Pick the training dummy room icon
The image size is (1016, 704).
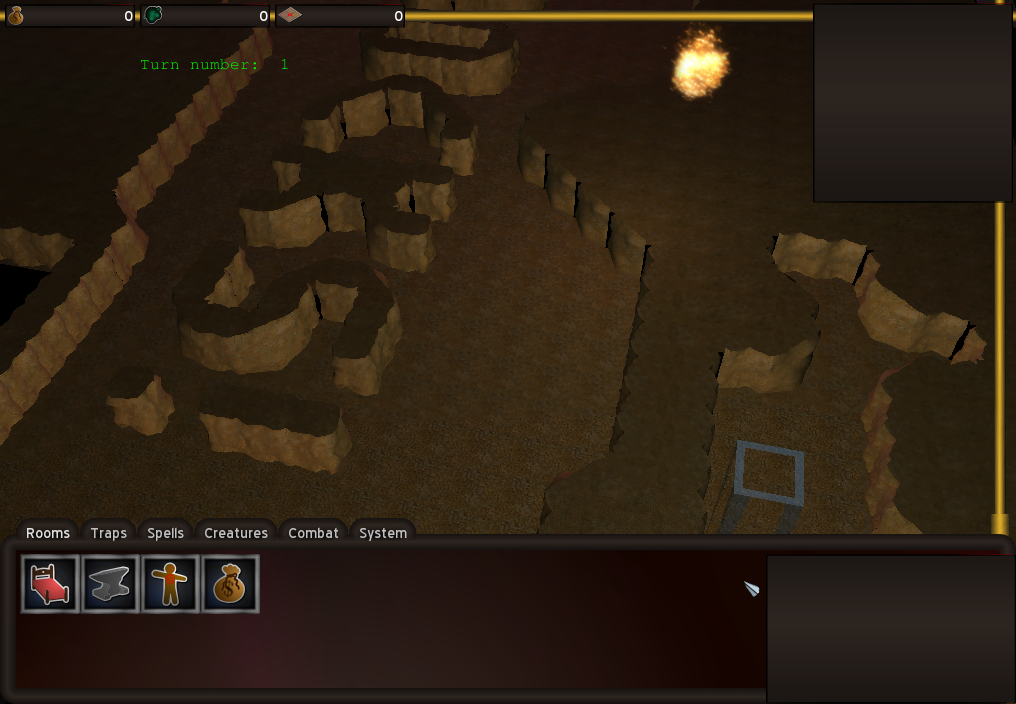pyautogui.click(x=170, y=584)
